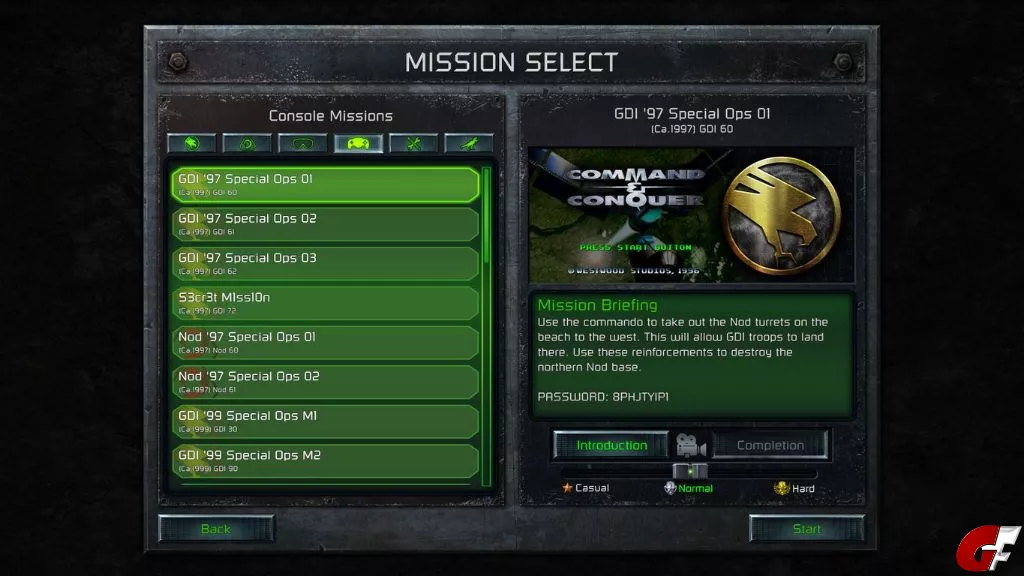The image size is (1024, 576).
Task: Select GDI '99 Special Ops M2 mission
Action: 325,460
